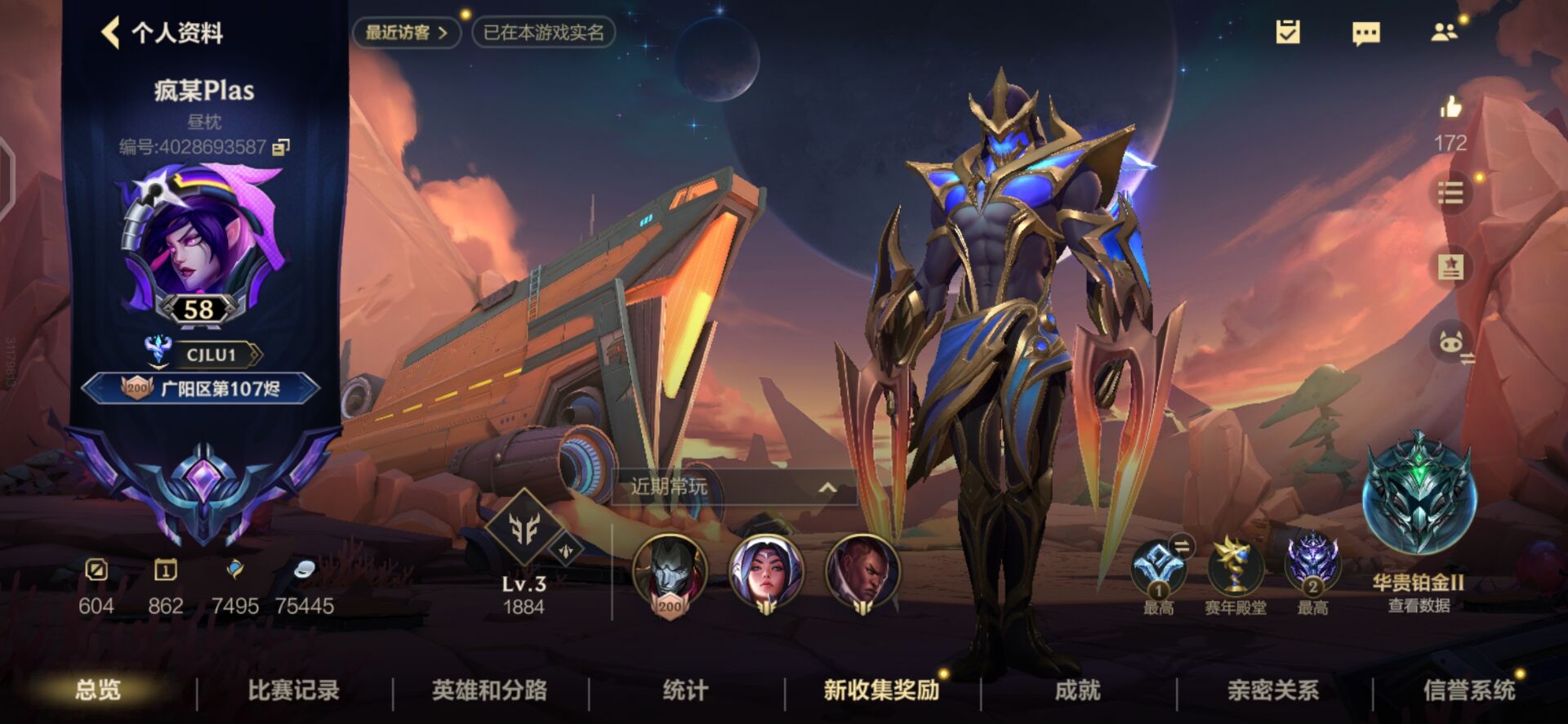The width and height of the screenshot is (1568, 724).
Task: Open the chat message icon at top right
Action: coord(1367,33)
